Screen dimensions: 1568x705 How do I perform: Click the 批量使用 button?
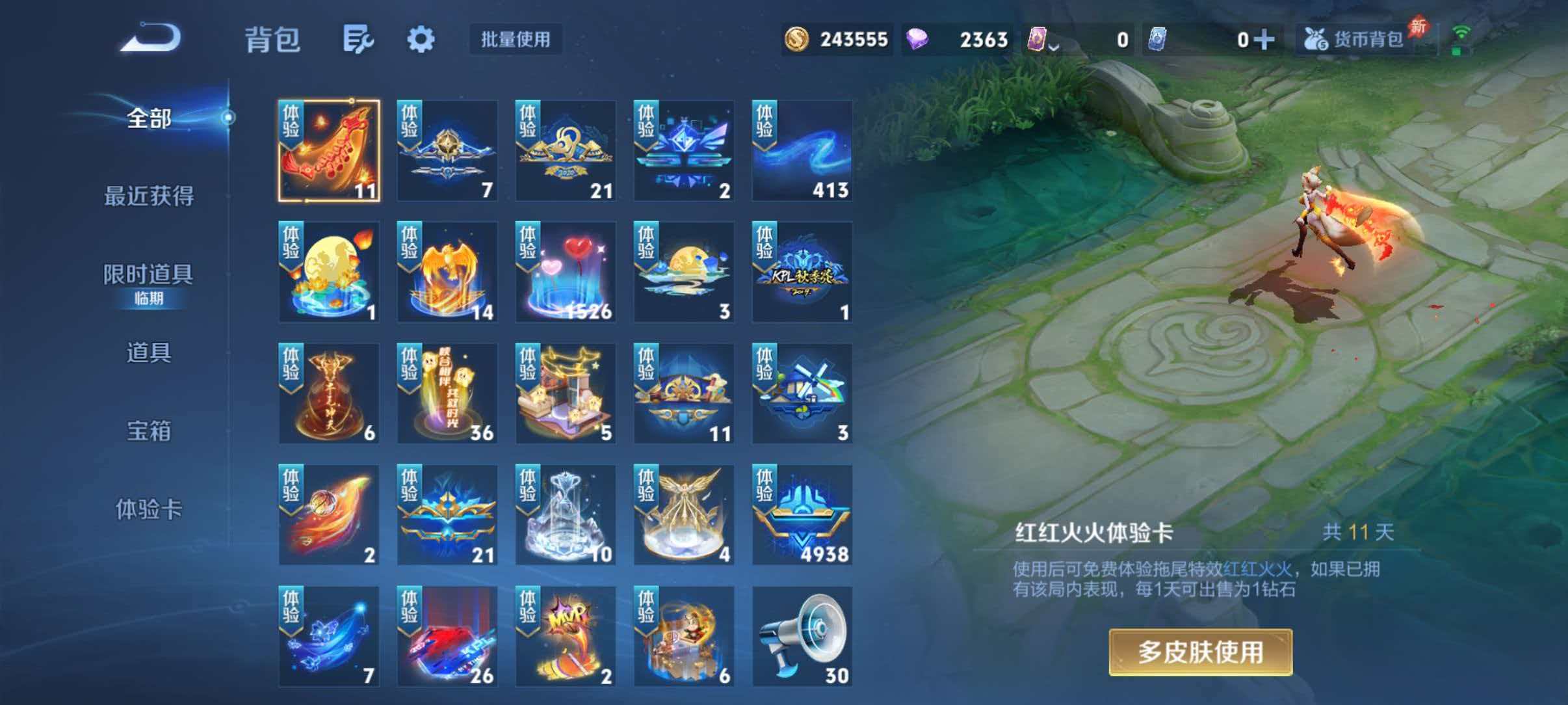point(516,40)
